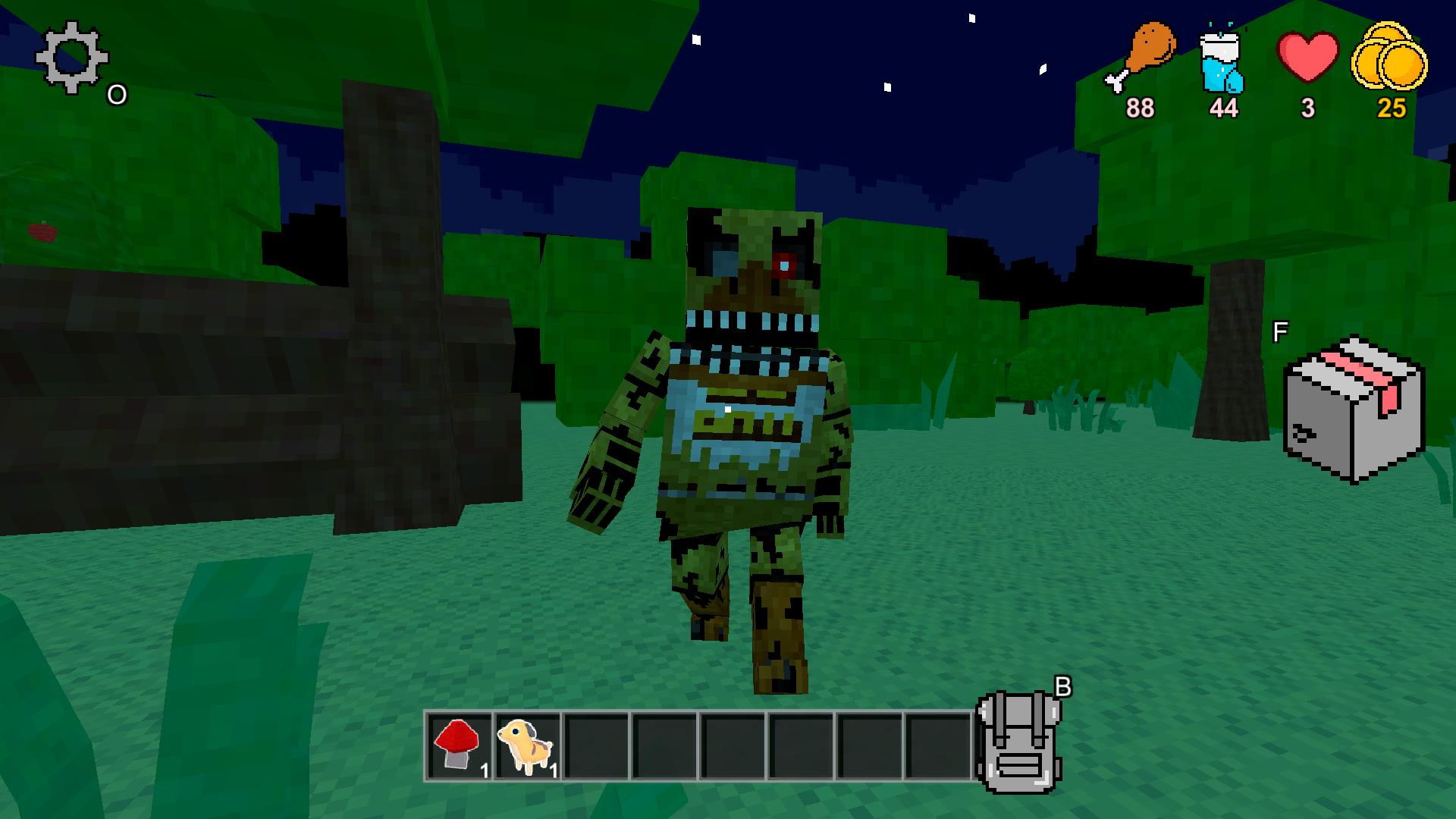1456x819 pixels.
Task: Click the coin counter showing 25
Action: click(1391, 108)
